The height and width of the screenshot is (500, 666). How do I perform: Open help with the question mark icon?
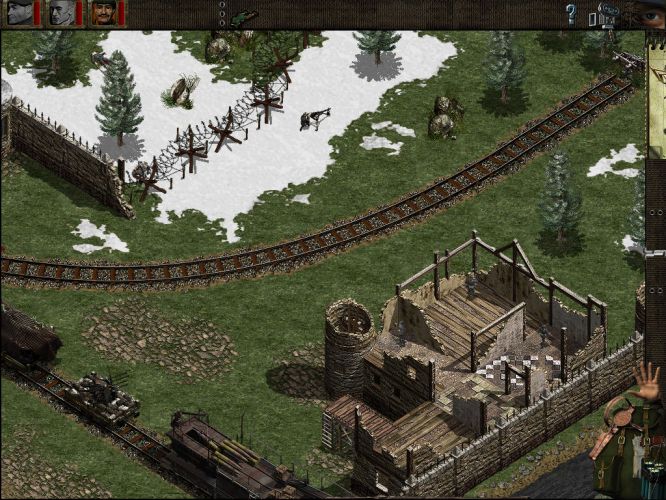pos(571,14)
